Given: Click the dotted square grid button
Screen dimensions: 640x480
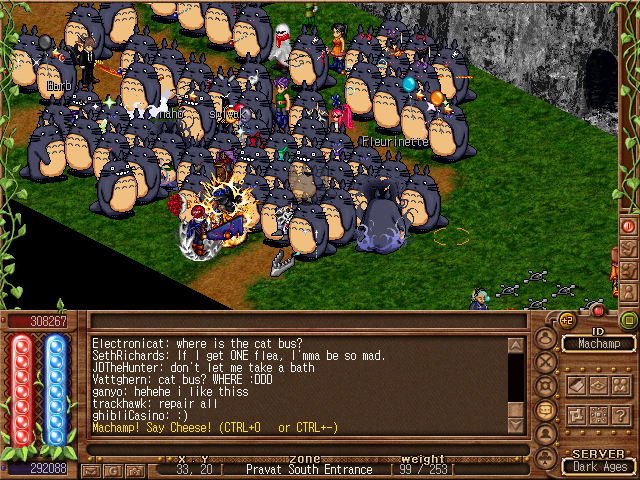Looking at the screenshot, I should pyautogui.click(x=598, y=414).
